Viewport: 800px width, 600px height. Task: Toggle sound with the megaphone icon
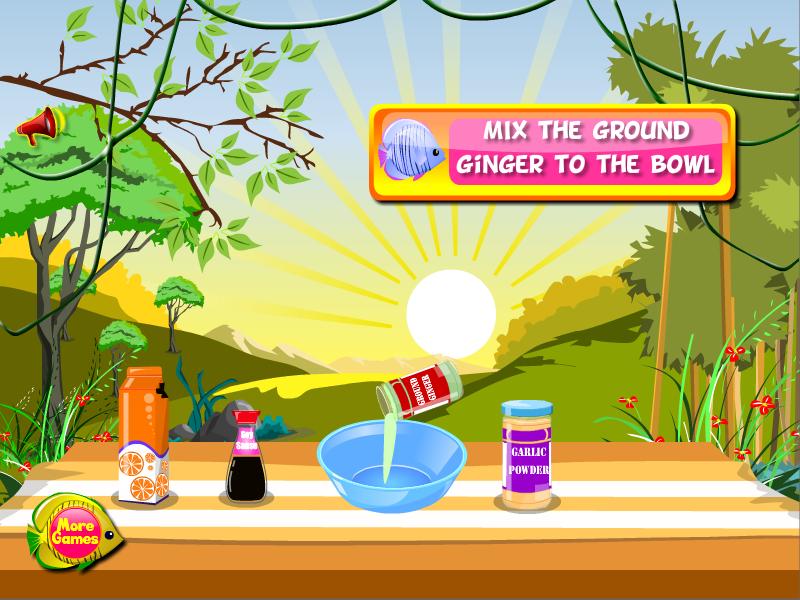[40, 125]
